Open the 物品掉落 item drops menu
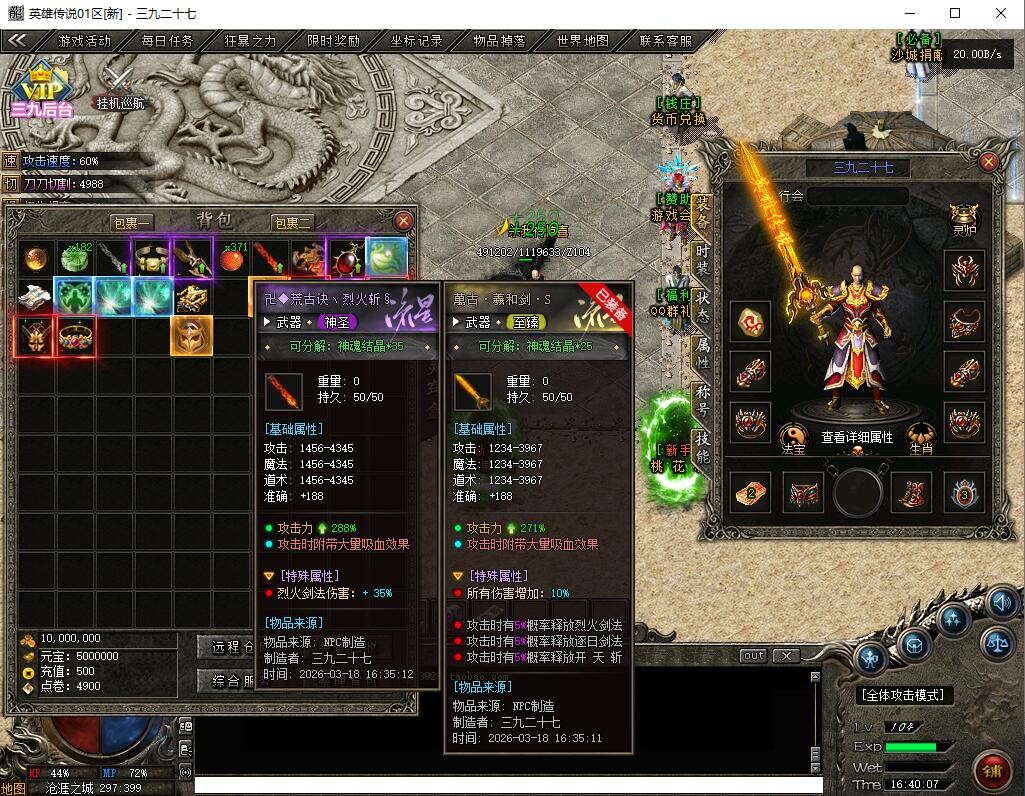The image size is (1025, 796). tap(499, 41)
